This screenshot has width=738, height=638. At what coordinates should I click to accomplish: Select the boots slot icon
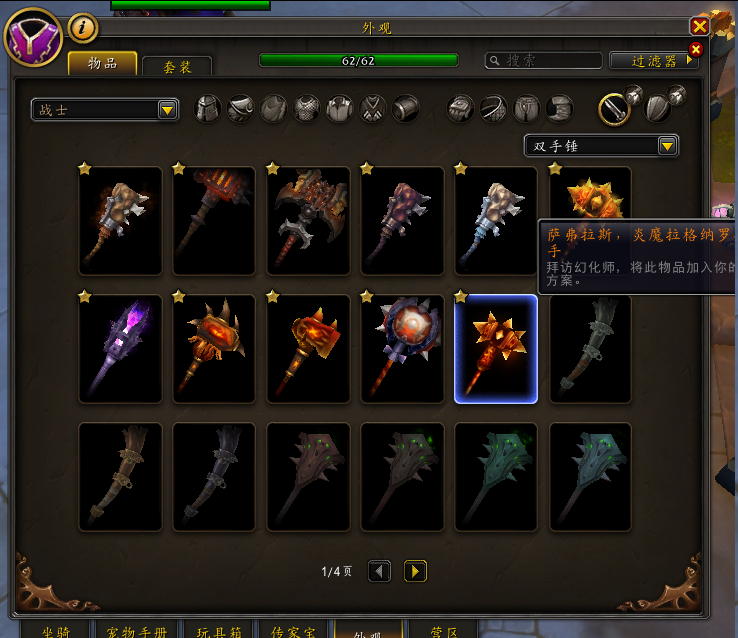coord(560,109)
